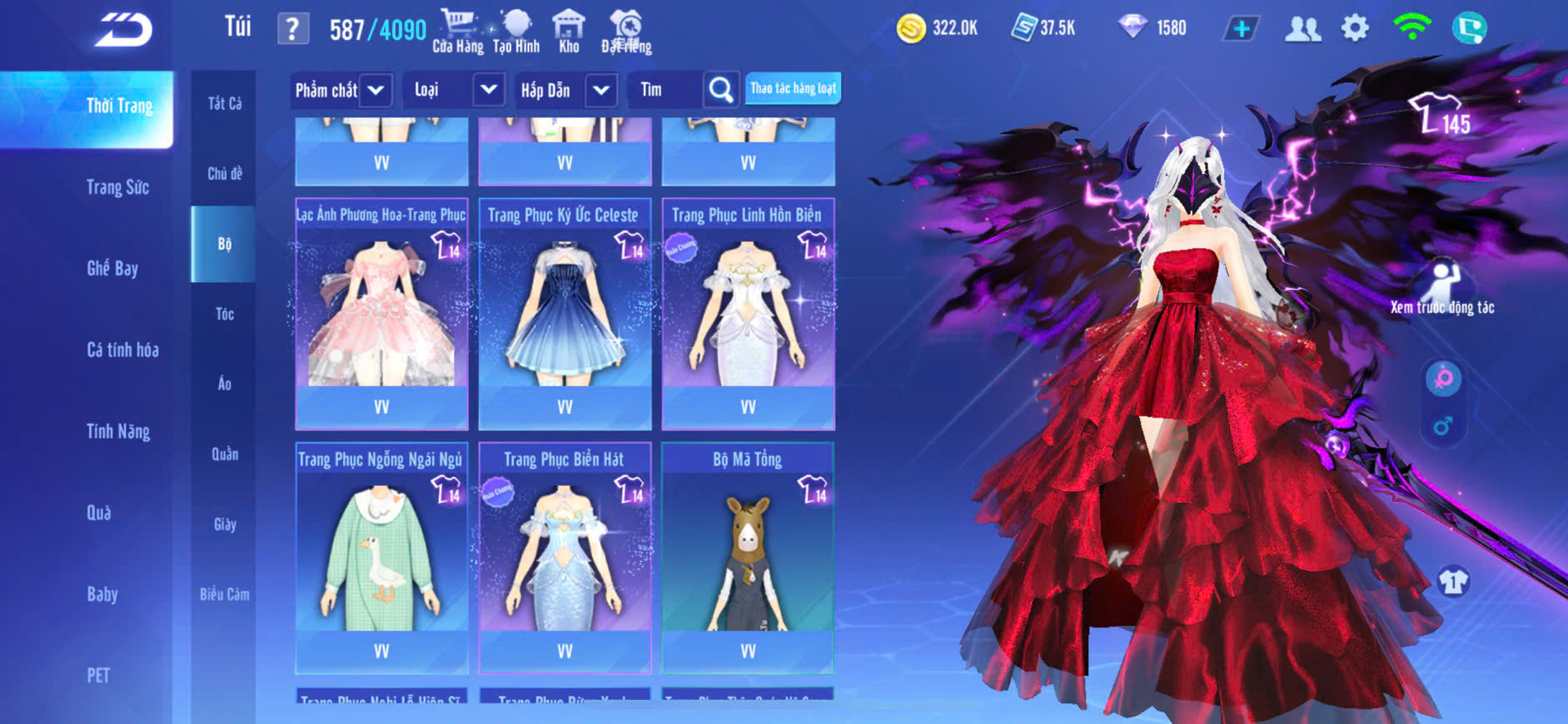The height and width of the screenshot is (724, 1568).
Task: Click the plus button to add diamonds
Action: [1241, 28]
